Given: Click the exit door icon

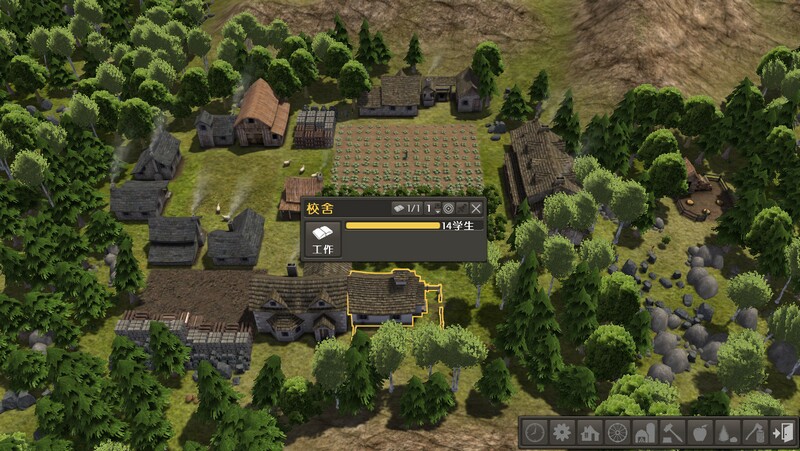Looking at the screenshot, I should pyautogui.click(x=783, y=432).
